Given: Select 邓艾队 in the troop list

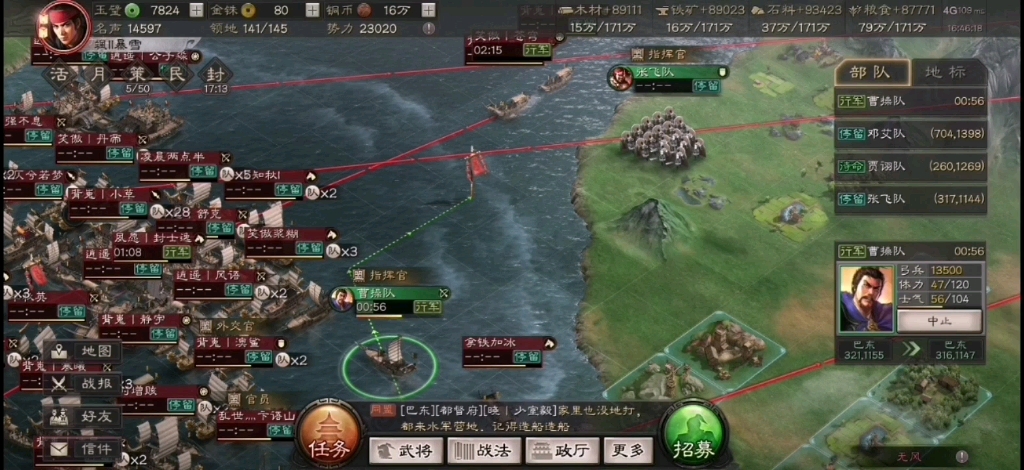Looking at the screenshot, I should tap(910, 134).
